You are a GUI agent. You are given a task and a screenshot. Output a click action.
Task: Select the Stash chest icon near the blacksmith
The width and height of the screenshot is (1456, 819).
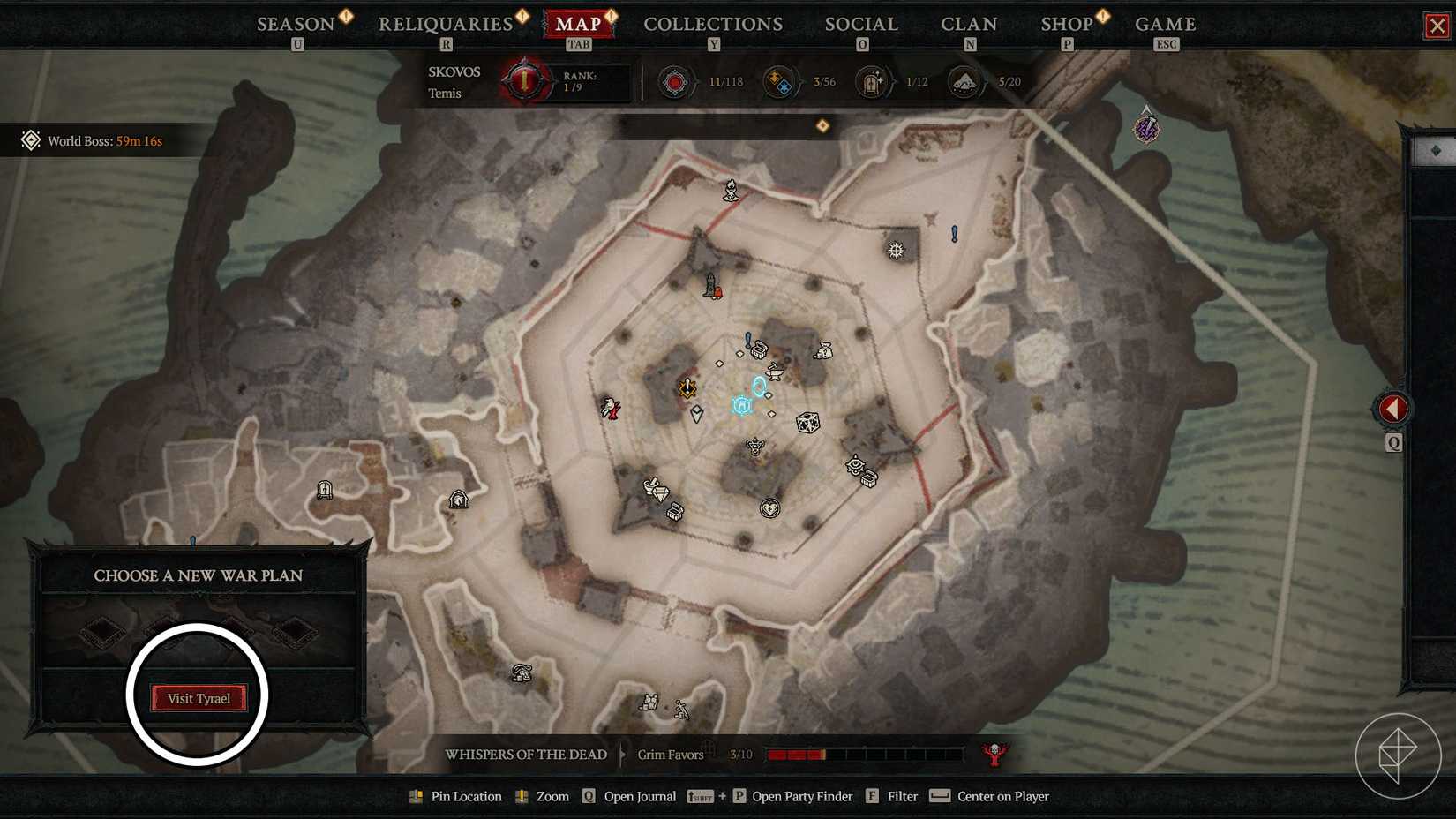(x=759, y=349)
